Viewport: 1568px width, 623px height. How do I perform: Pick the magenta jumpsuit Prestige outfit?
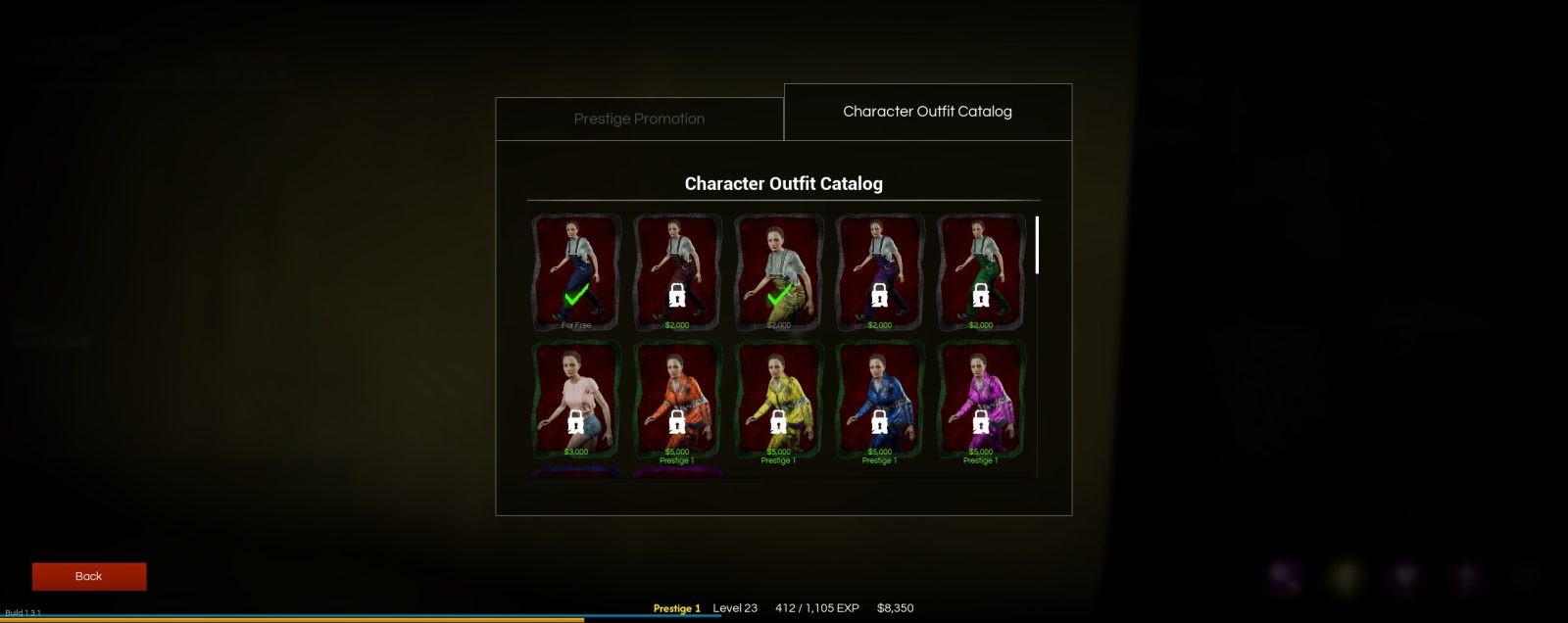click(981, 400)
